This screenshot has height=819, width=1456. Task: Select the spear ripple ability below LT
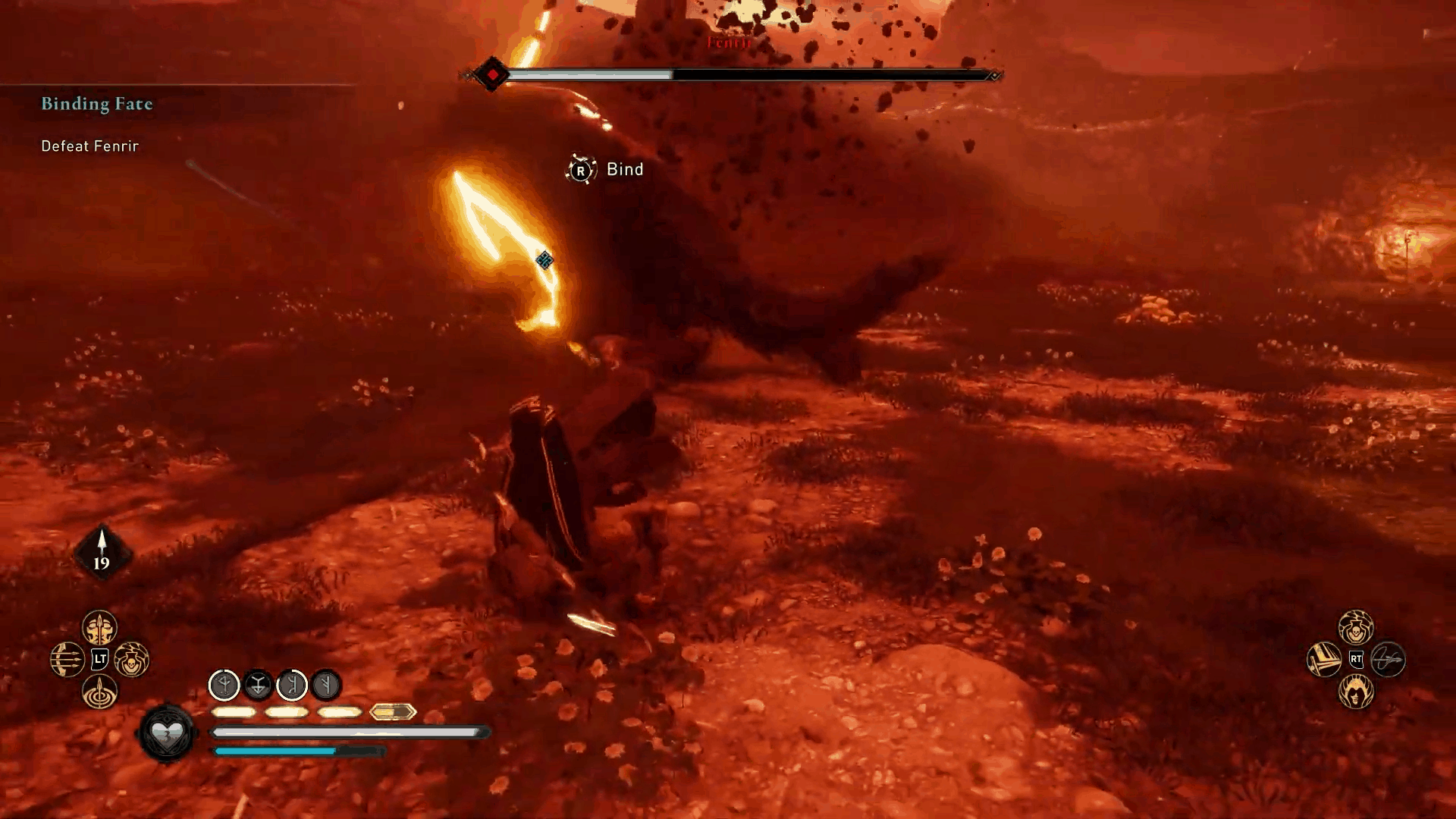pos(99,690)
